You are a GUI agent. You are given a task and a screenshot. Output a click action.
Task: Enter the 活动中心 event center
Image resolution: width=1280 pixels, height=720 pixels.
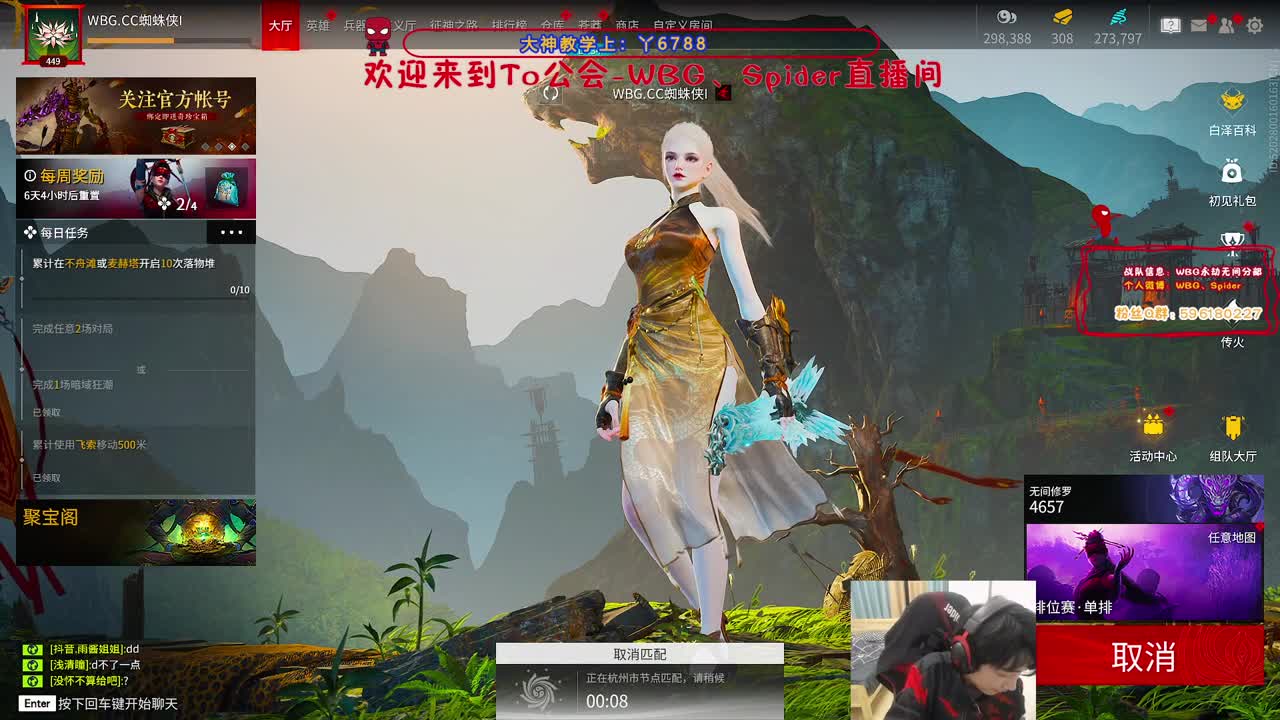(x=1153, y=430)
